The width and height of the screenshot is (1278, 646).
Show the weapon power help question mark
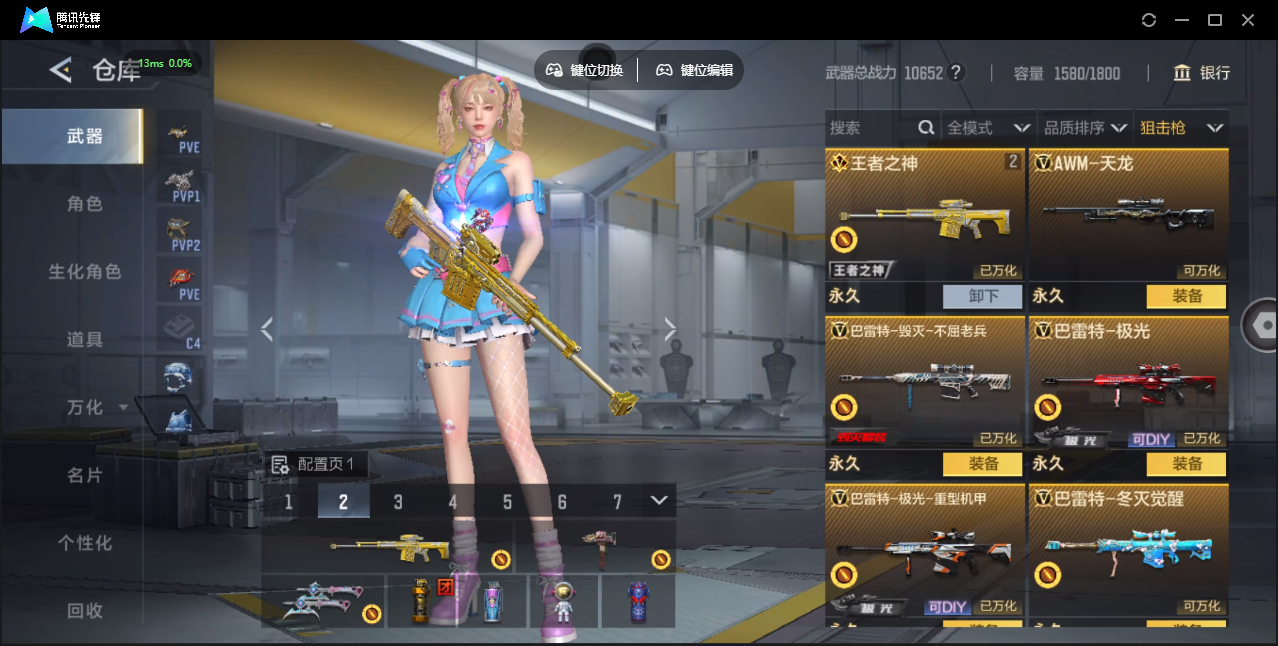(956, 73)
